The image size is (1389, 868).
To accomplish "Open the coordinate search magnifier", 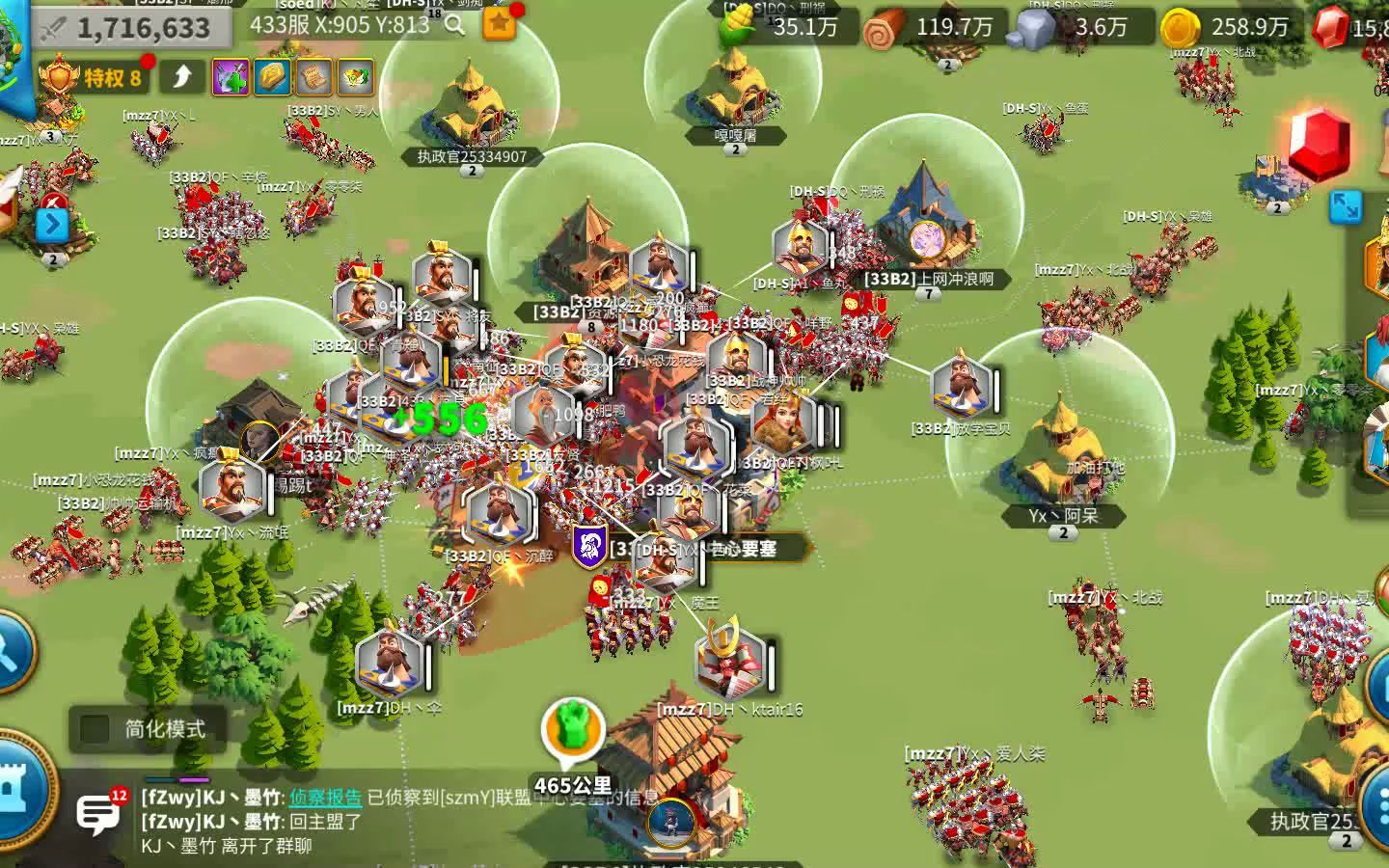I will click(454, 25).
